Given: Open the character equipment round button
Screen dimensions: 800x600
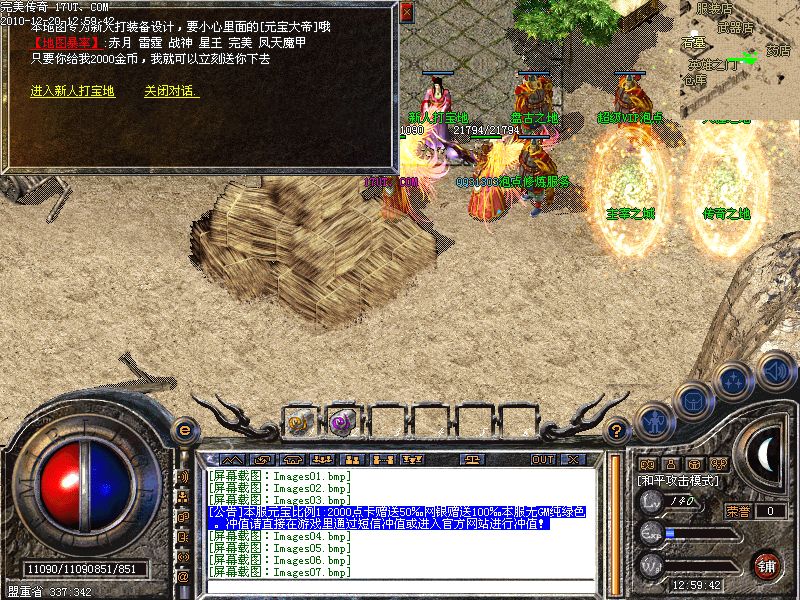Looking at the screenshot, I should [655, 423].
